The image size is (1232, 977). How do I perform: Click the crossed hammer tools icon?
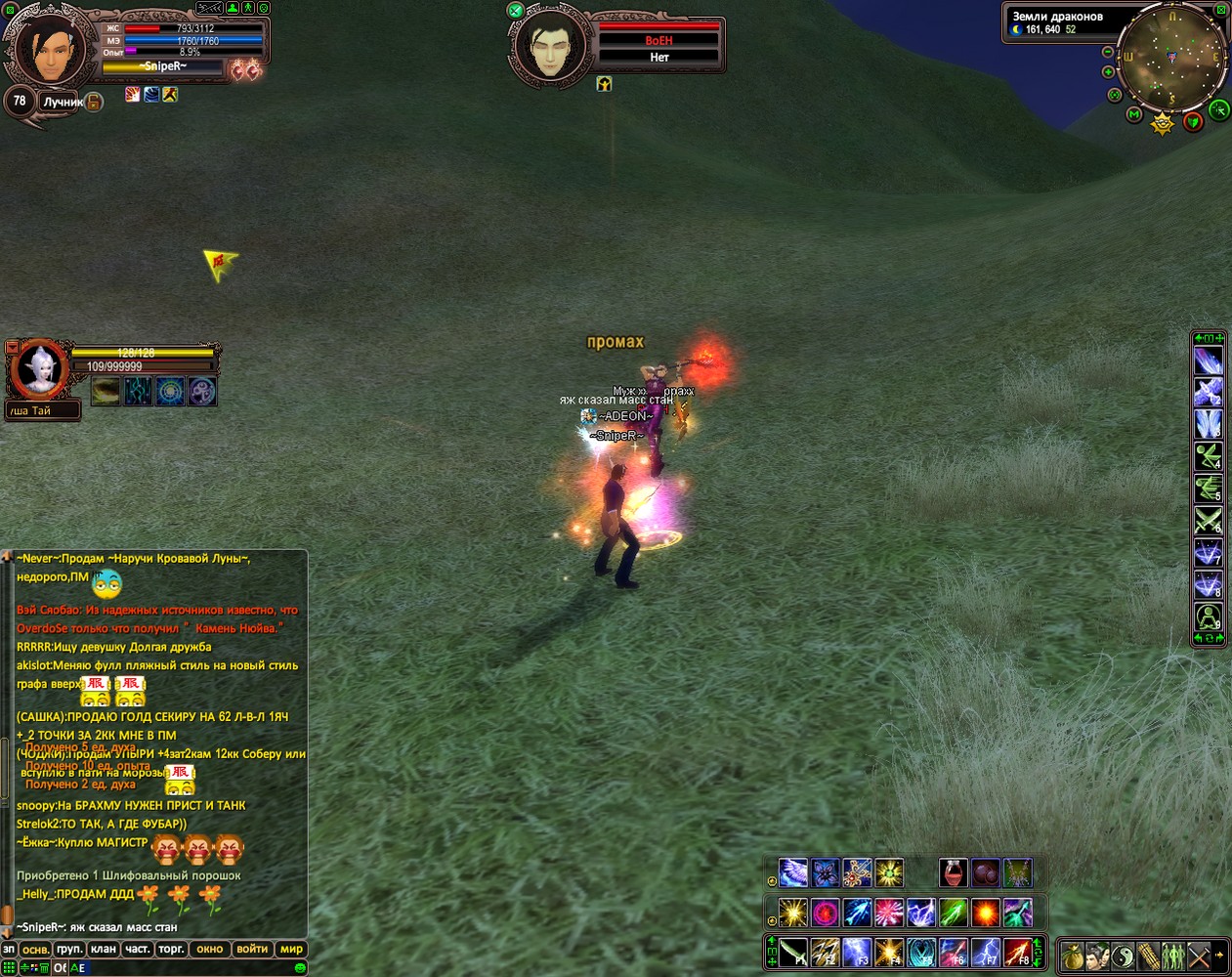pyautogui.click(x=1199, y=956)
